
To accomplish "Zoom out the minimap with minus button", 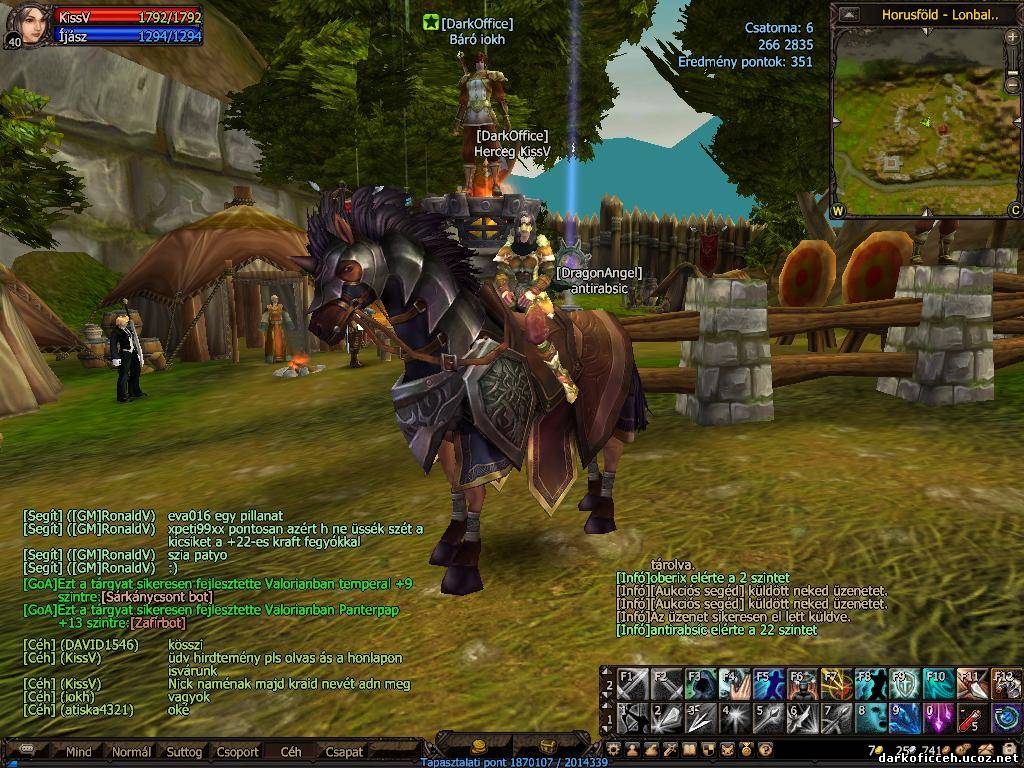I will (x=1014, y=85).
